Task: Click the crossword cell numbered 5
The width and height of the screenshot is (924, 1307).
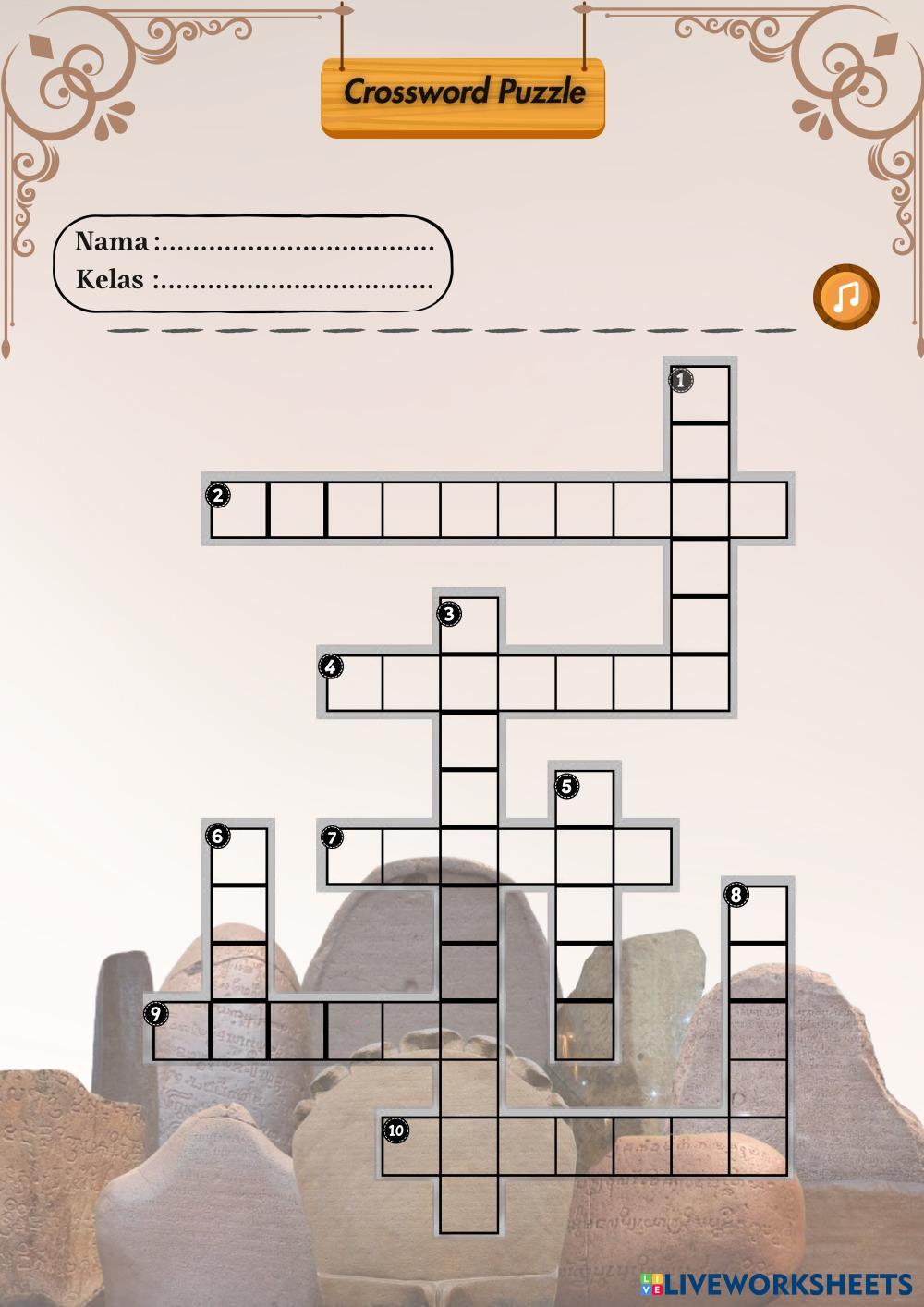Action: [x=585, y=799]
